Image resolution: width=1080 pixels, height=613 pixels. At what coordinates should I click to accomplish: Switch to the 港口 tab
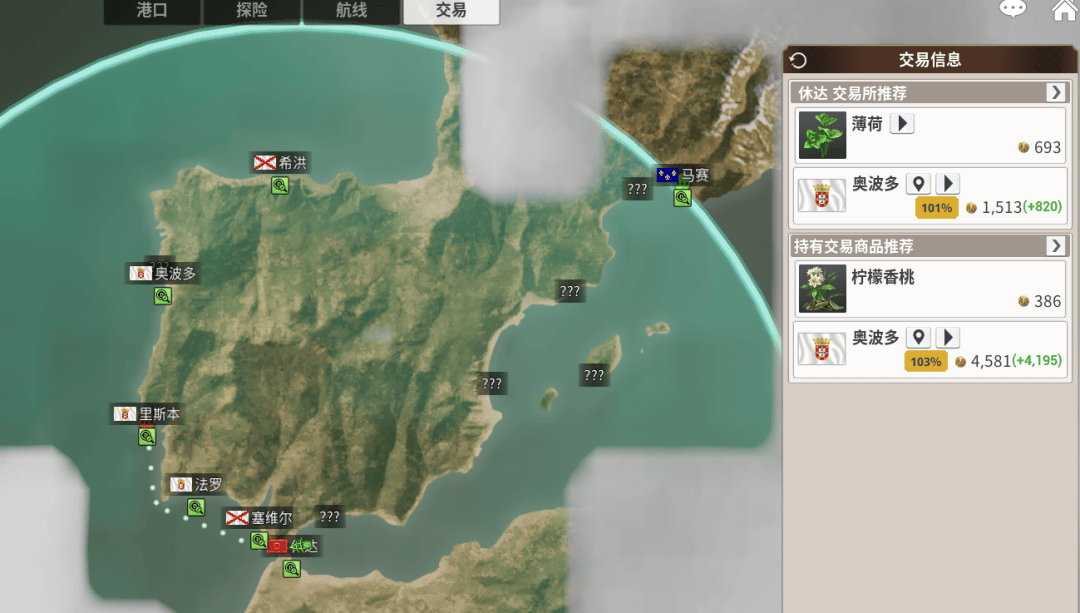(152, 11)
